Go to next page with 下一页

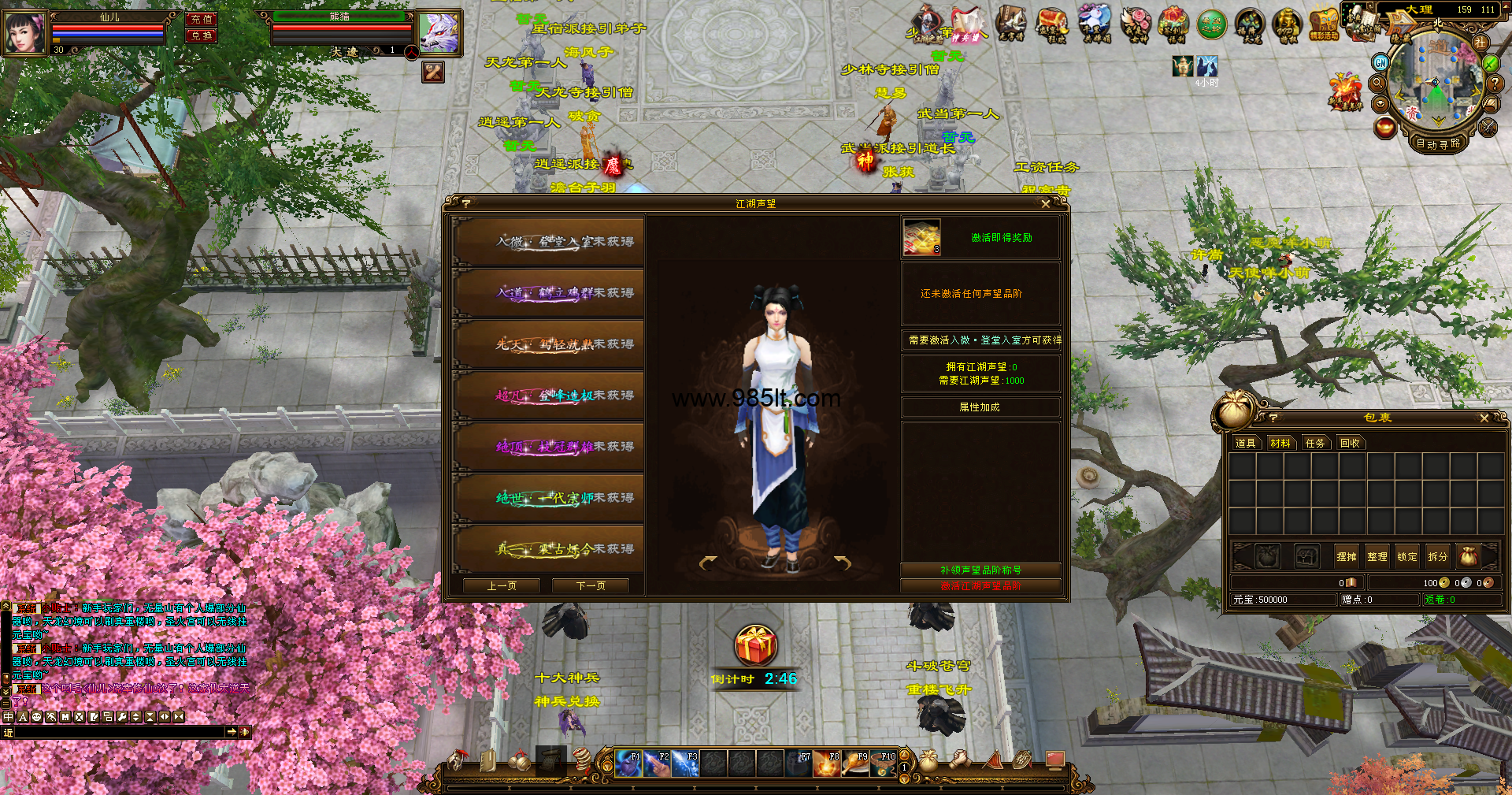(591, 585)
